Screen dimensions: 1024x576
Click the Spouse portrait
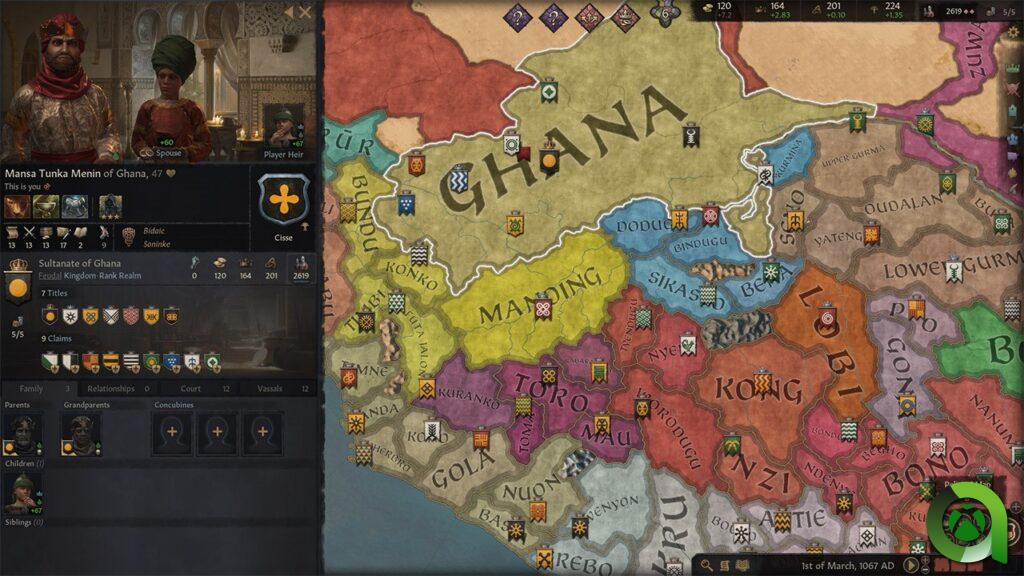166,100
